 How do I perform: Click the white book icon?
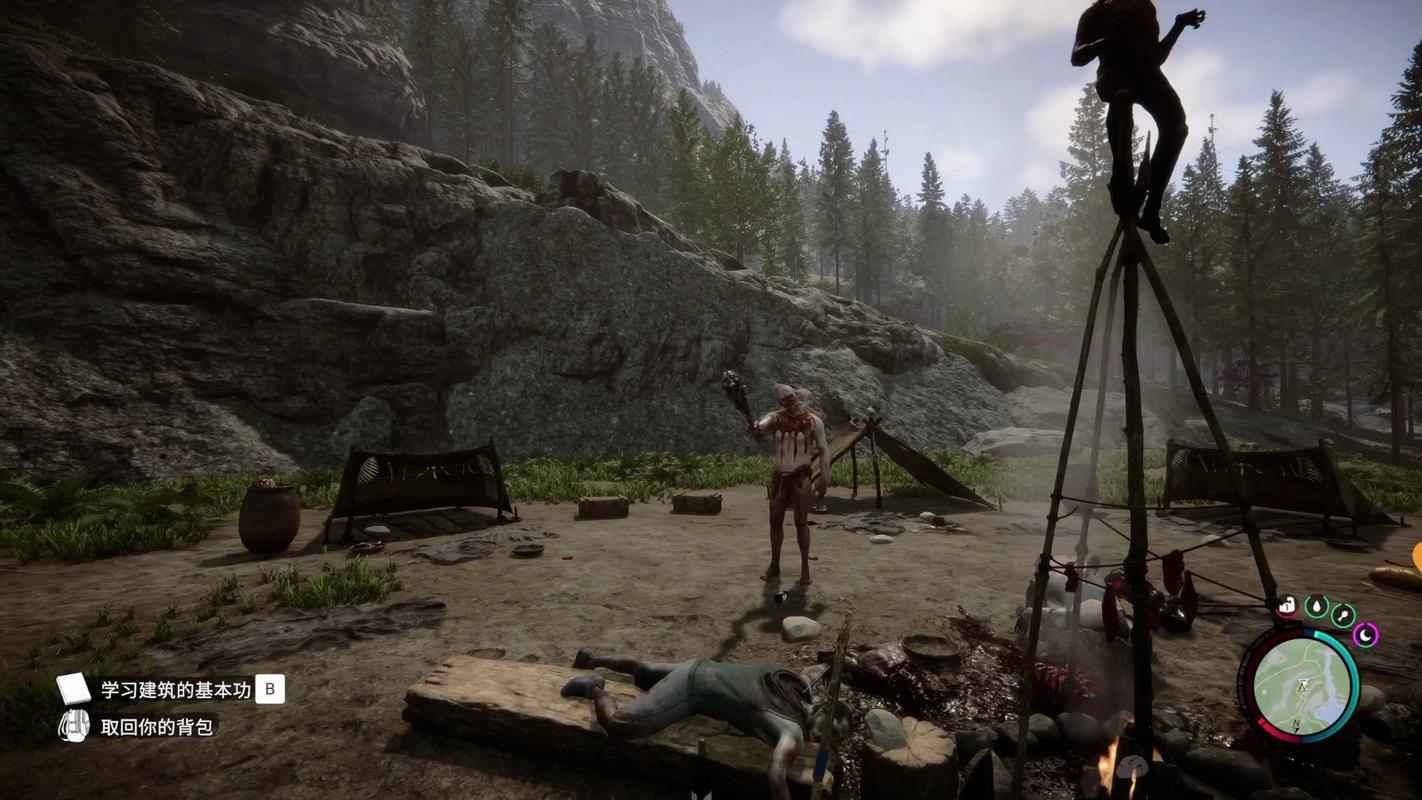coord(73,689)
